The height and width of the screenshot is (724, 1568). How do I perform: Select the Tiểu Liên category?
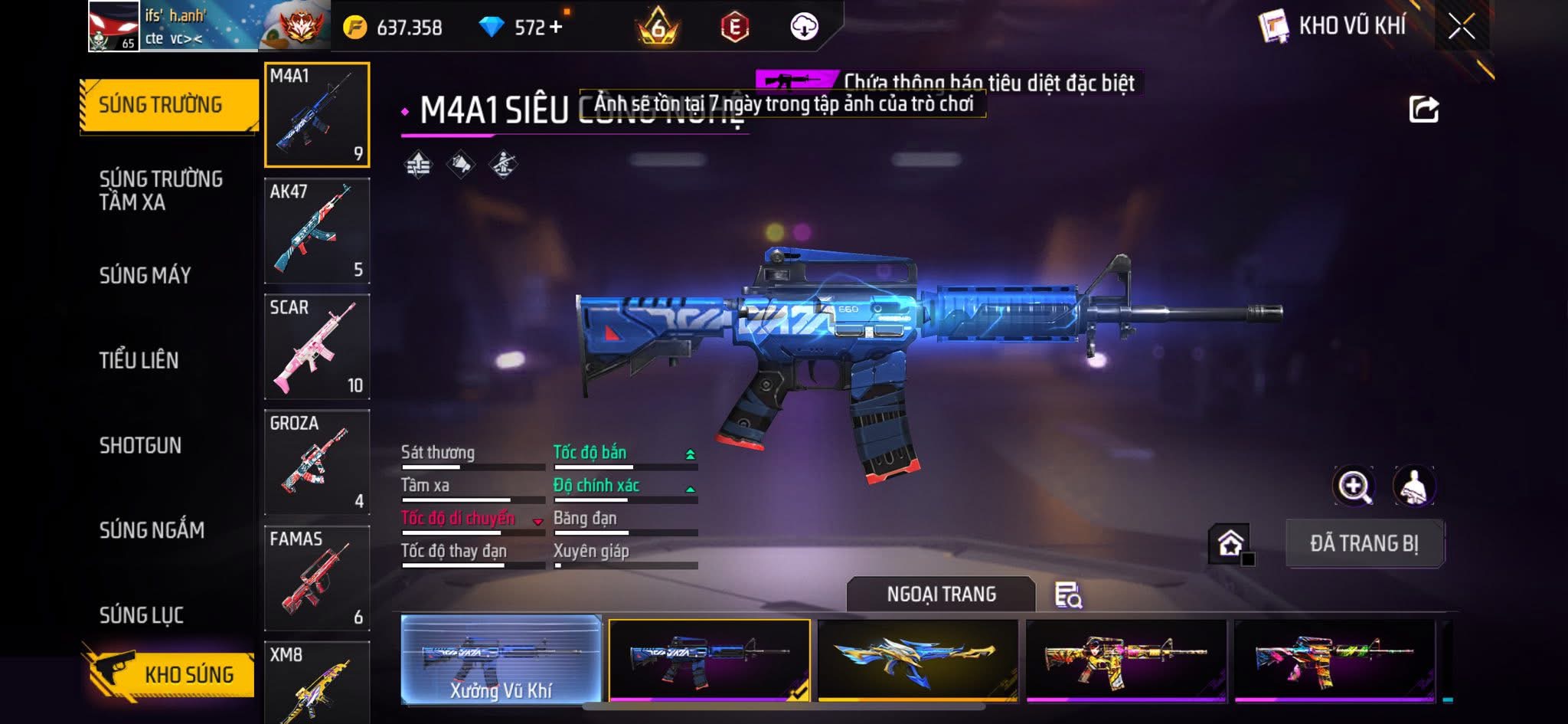pyautogui.click(x=139, y=360)
